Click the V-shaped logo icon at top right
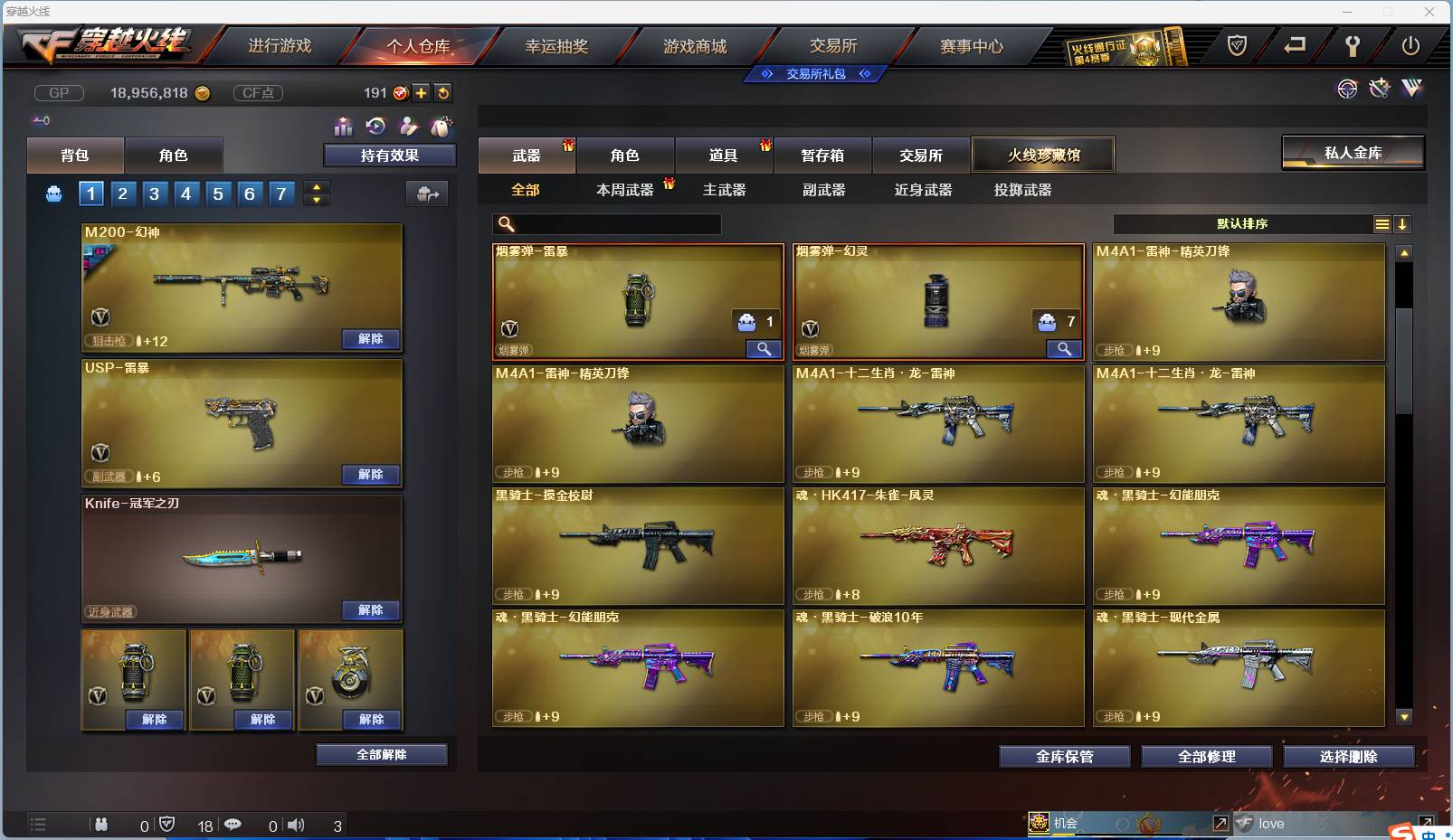This screenshot has height=840, width=1453. pos(1410,90)
